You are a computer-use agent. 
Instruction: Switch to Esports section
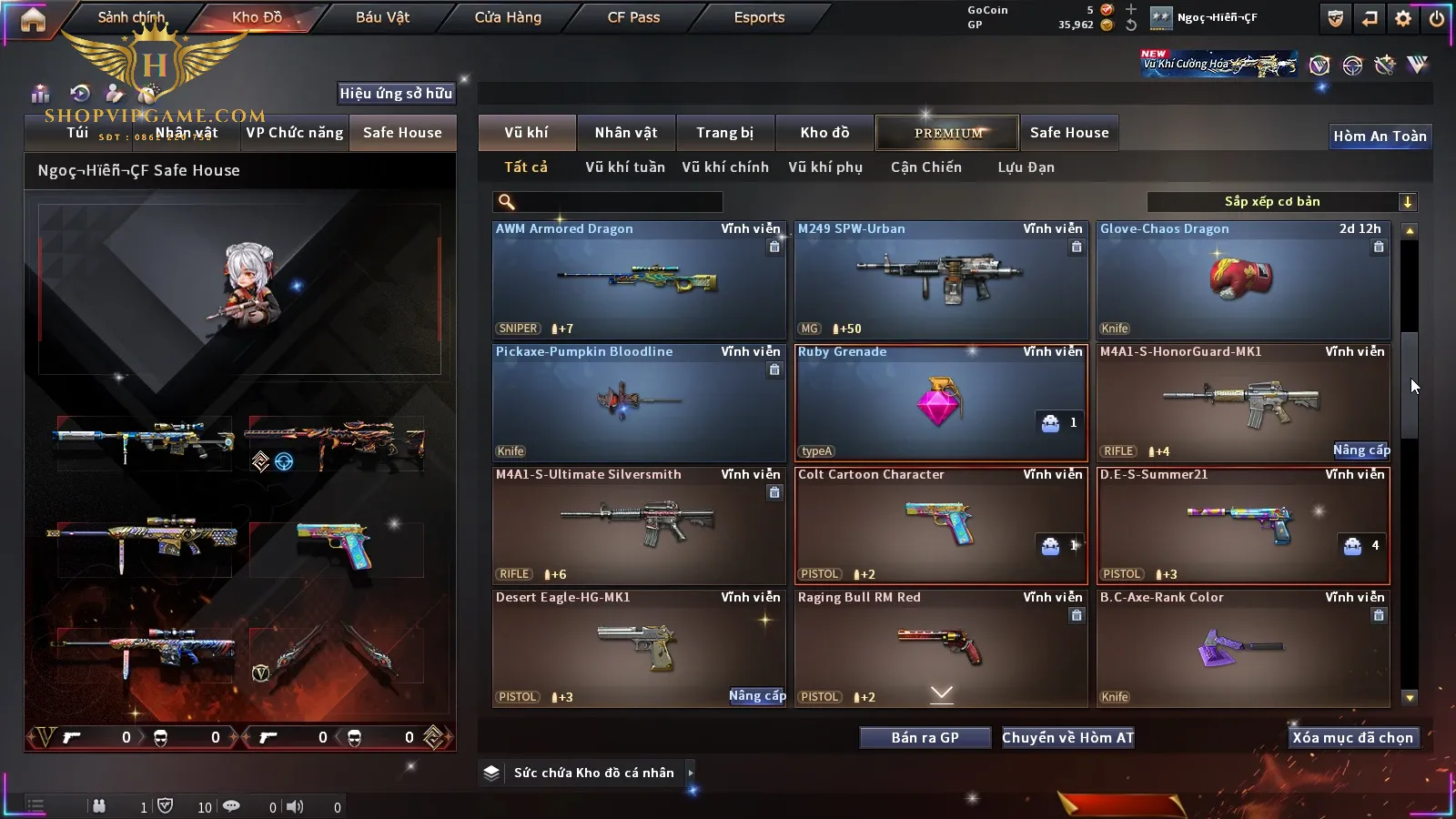pyautogui.click(x=759, y=17)
